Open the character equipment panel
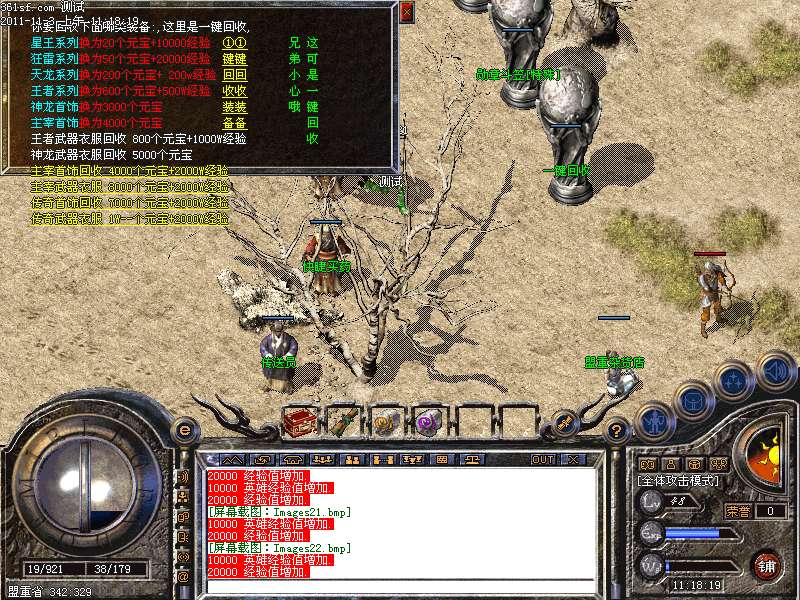Viewport: 800px width, 600px height. click(654, 422)
